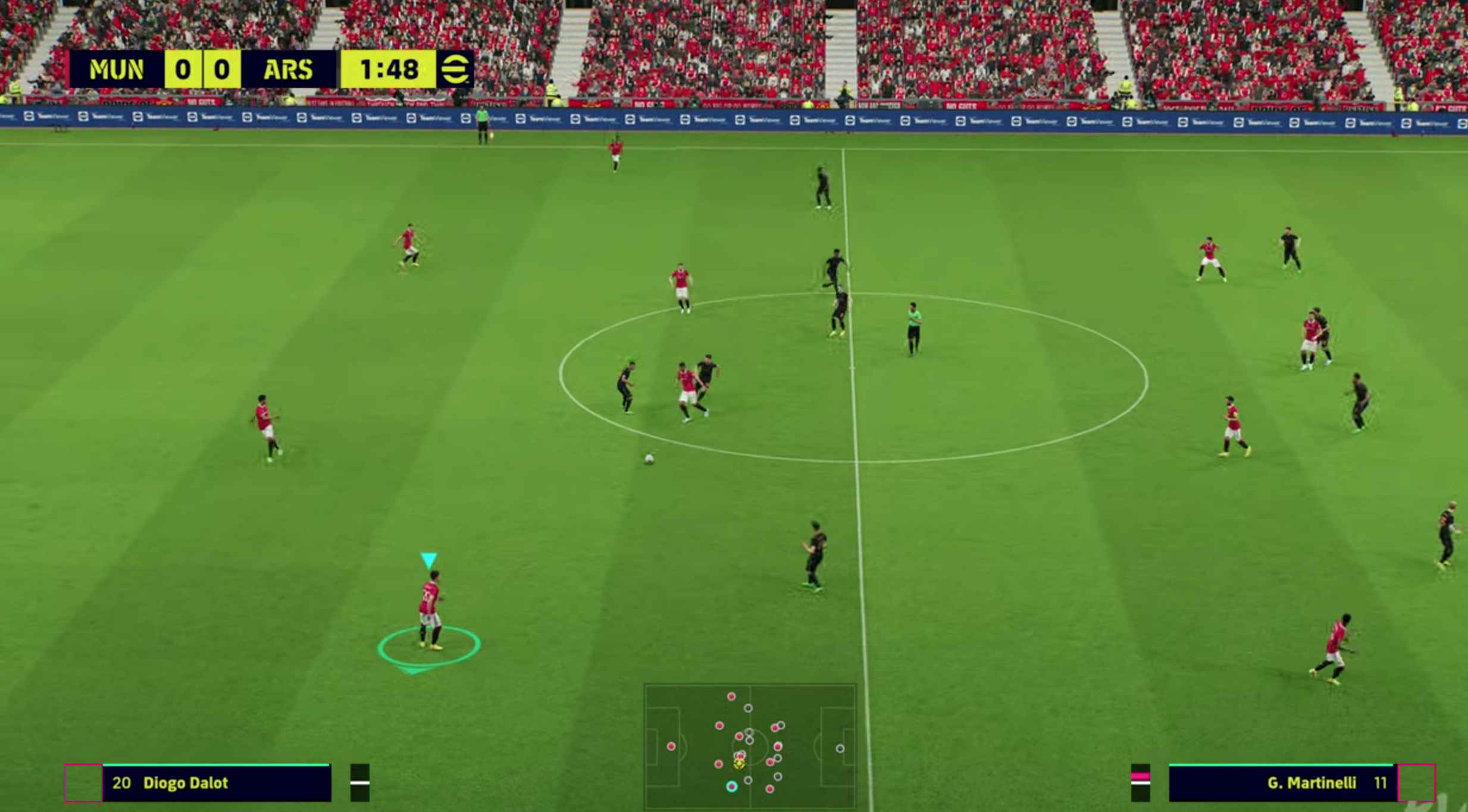Click the cyan dot on the radar map
The width and height of the screenshot is (1468, 812).
732,786
